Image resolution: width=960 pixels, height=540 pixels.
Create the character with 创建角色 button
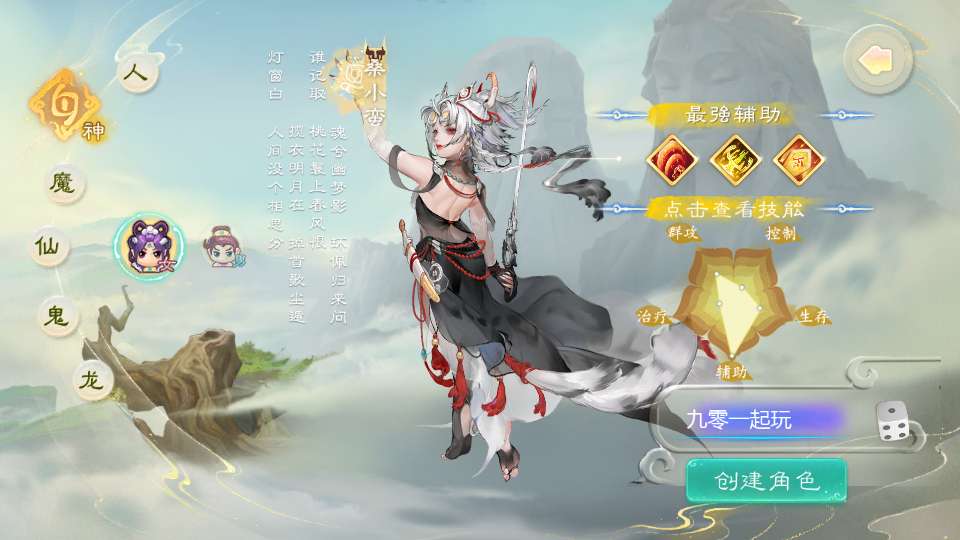click(x=766, y=481)
